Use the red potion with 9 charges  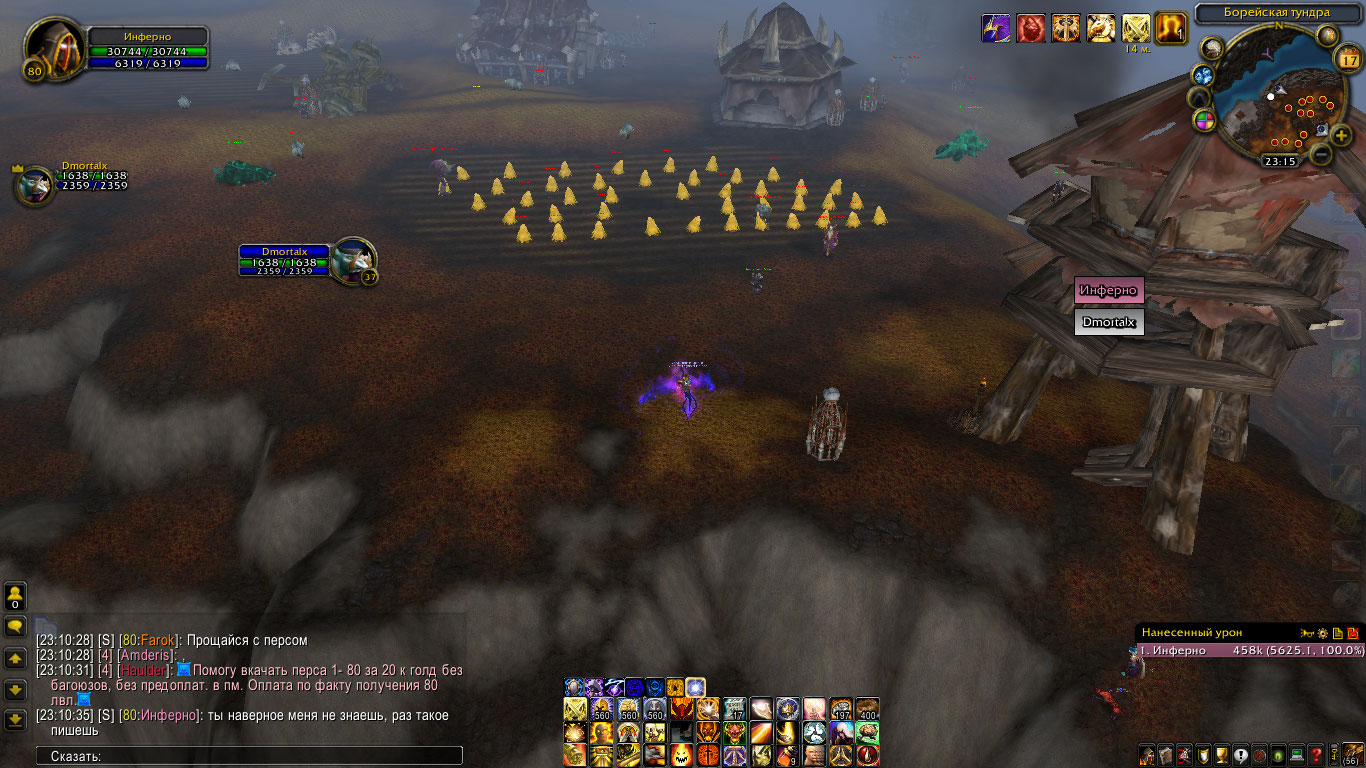point(787,754)
